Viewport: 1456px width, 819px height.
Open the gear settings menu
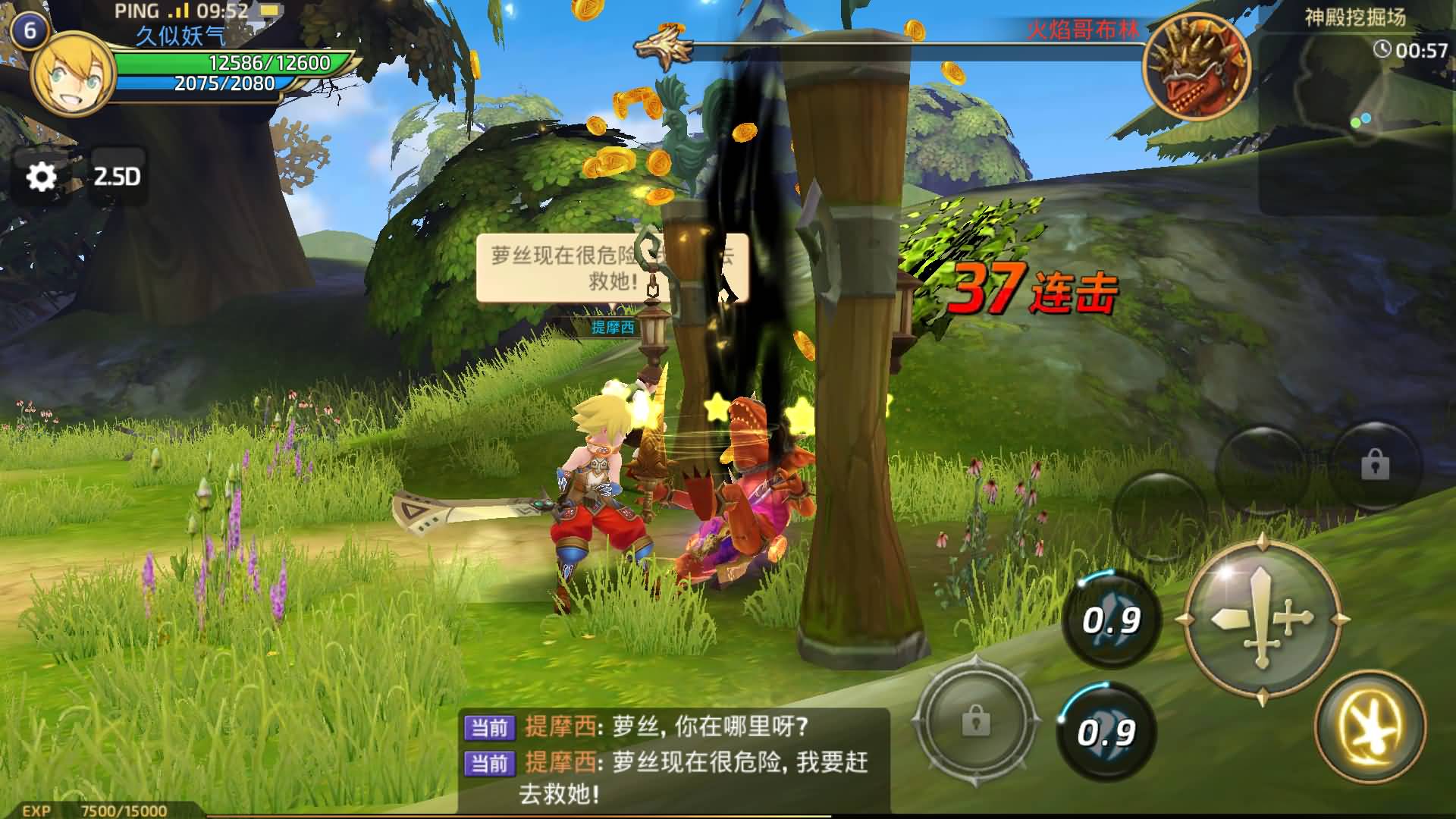[x=42, y=177]
